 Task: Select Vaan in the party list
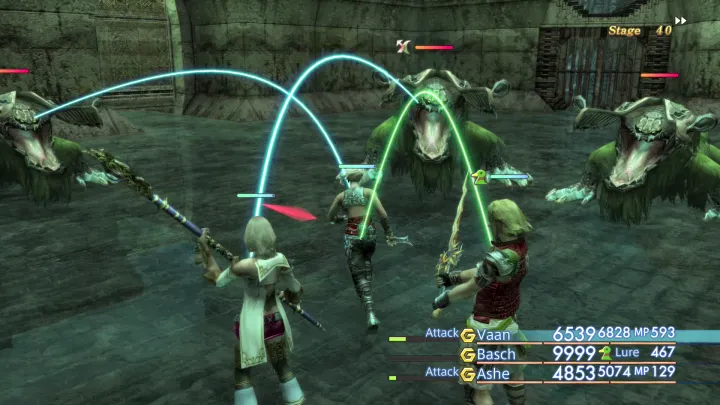click(493, 335)
